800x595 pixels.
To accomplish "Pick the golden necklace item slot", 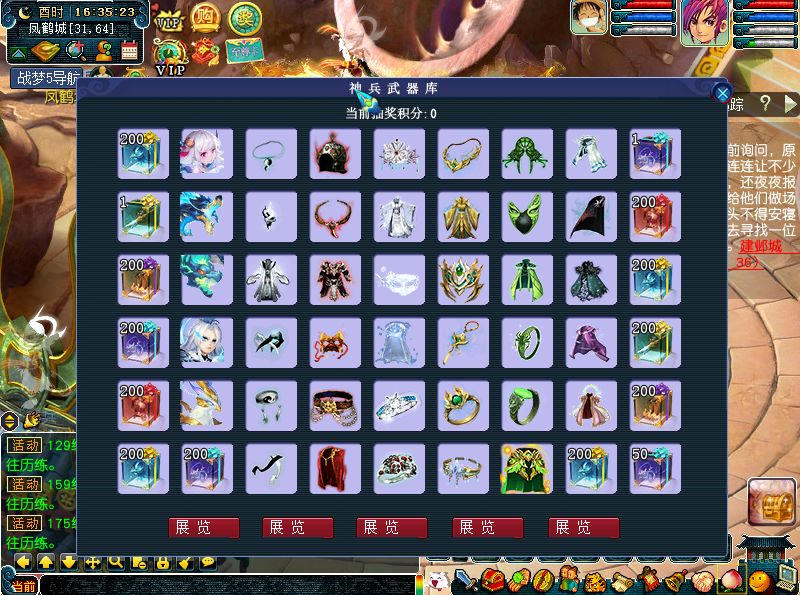I will pyautogui.click(x=463, y=153).
